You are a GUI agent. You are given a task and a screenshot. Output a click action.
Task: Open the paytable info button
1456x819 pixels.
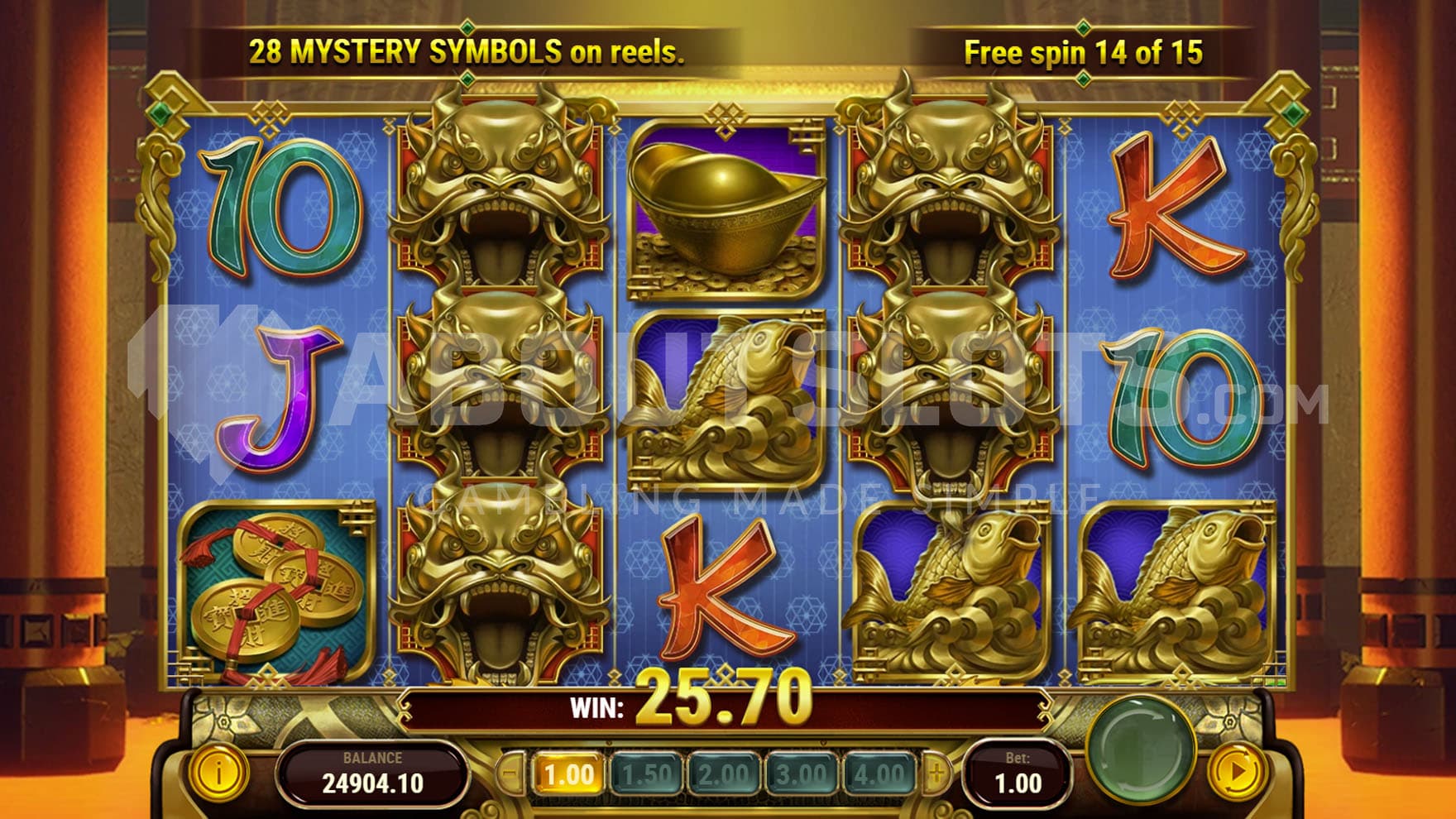coord(218,773)
